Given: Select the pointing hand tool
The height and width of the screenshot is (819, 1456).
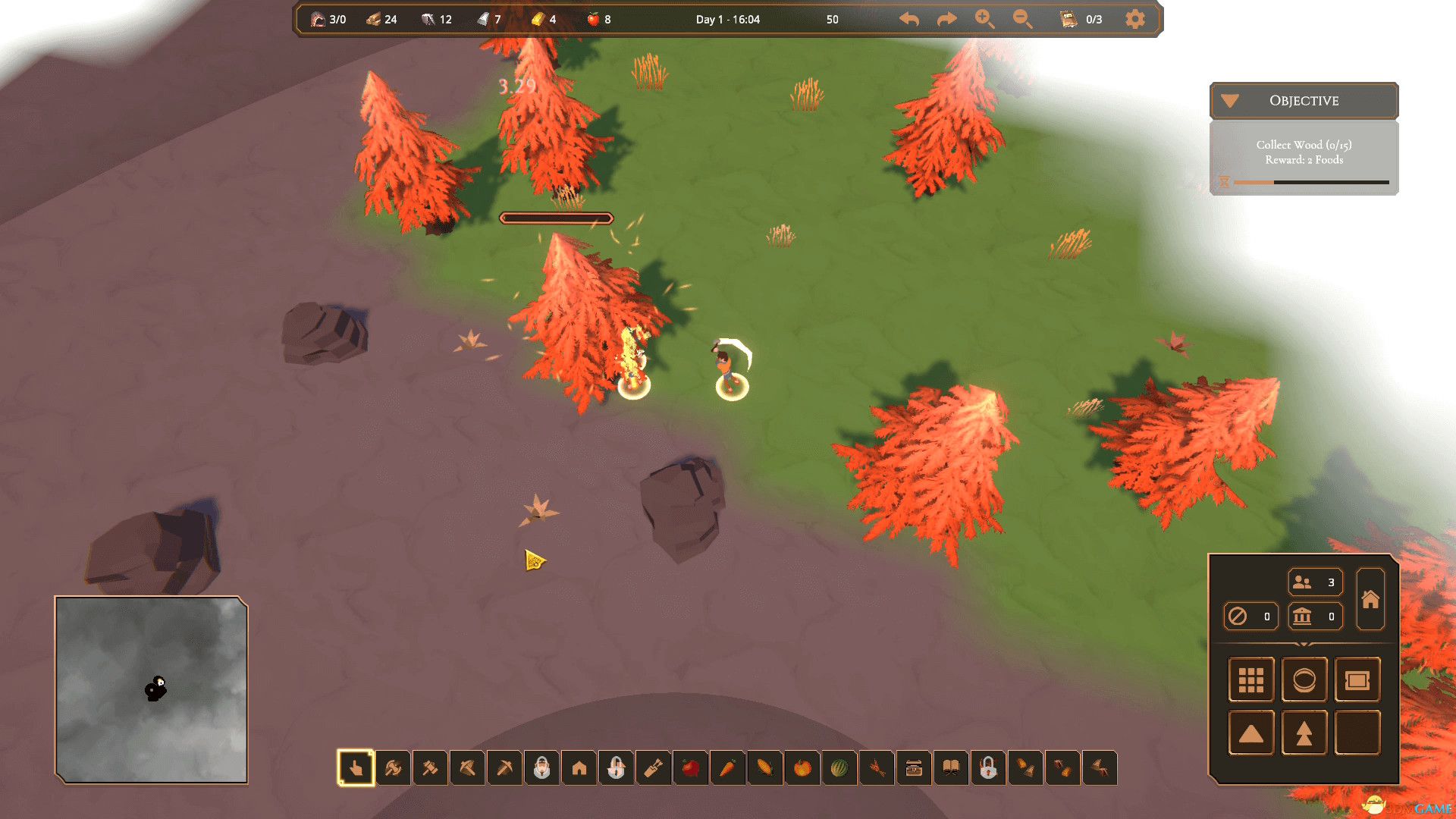Looking at the screenshot, I should click(356, 768).
